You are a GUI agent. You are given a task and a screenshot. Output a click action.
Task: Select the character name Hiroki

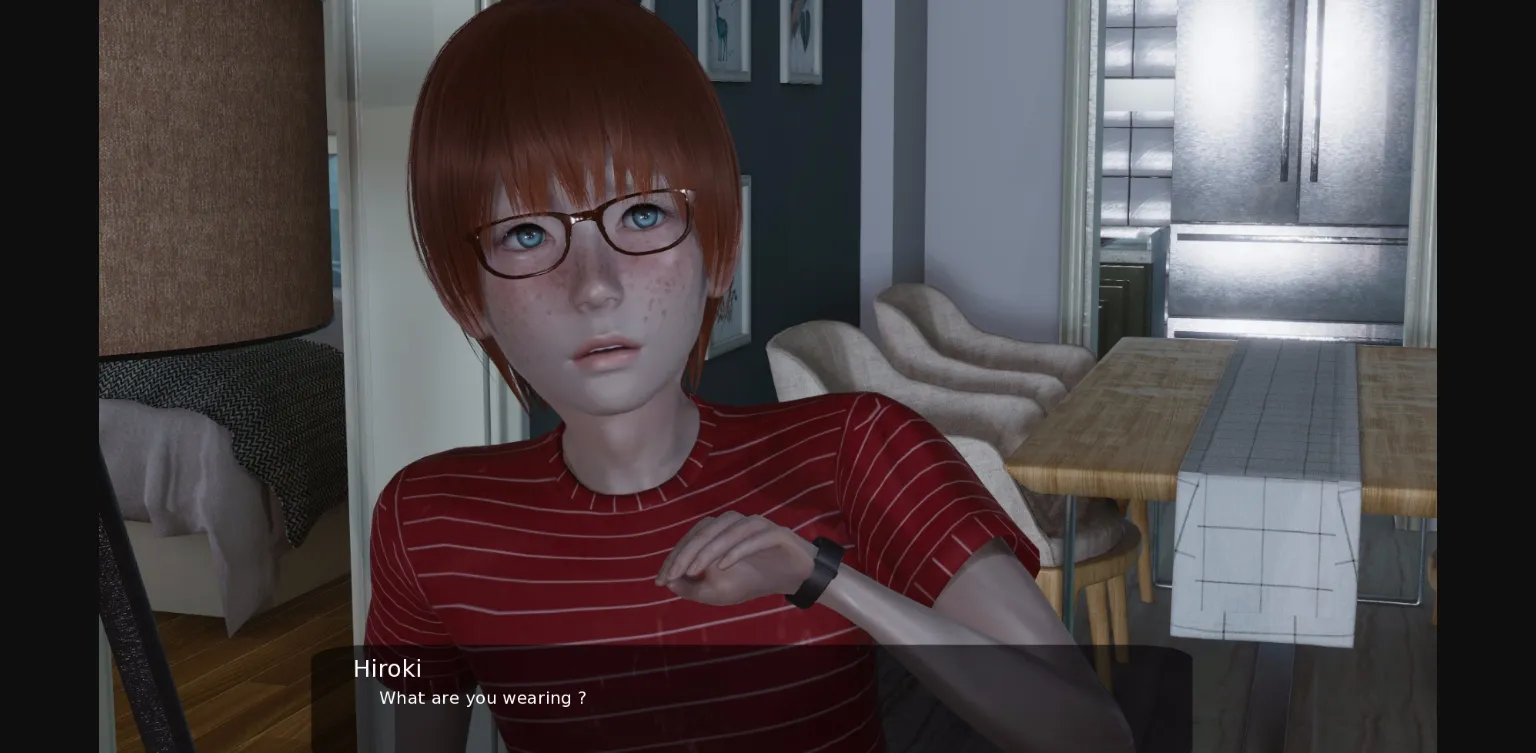(388, 668)
